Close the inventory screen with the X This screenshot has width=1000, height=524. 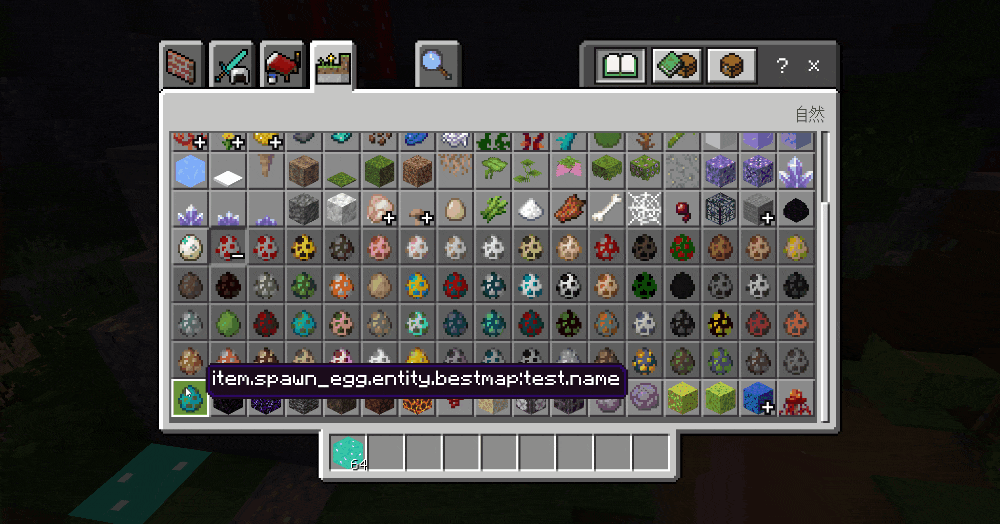point(814,66)
